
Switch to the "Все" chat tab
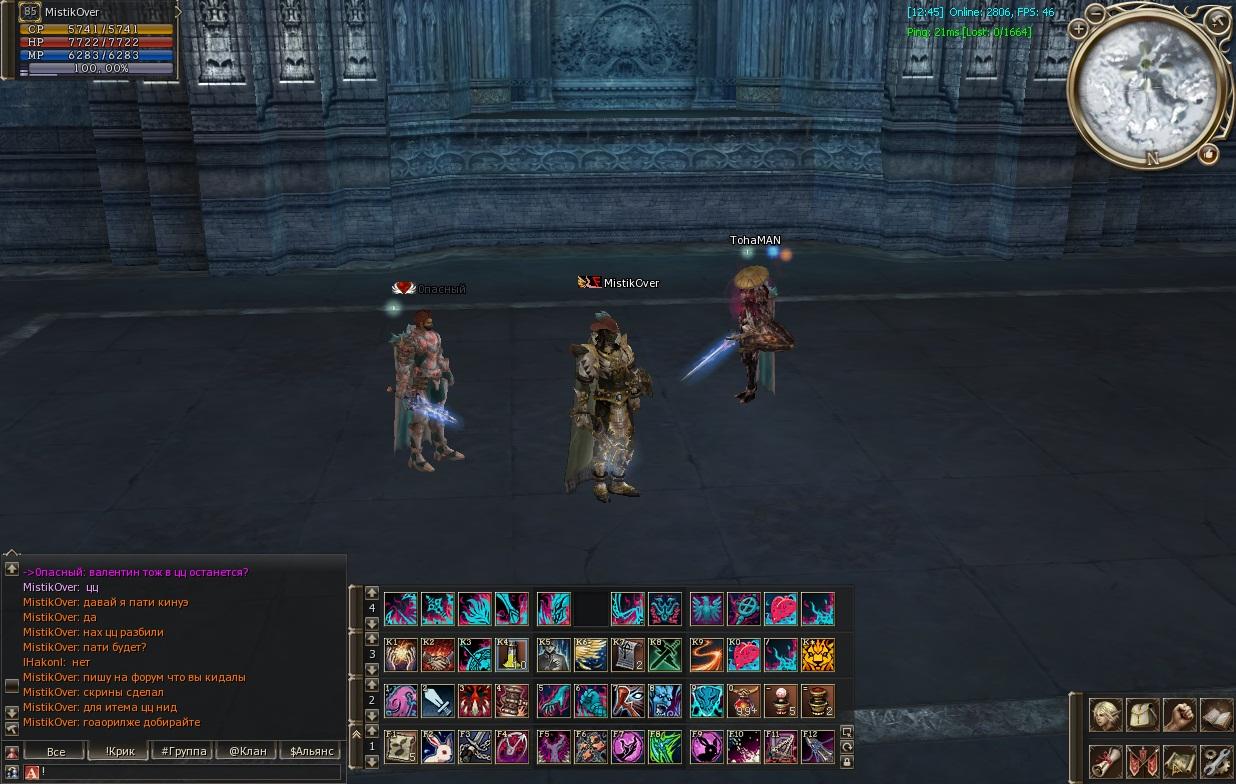coord(56,751)
